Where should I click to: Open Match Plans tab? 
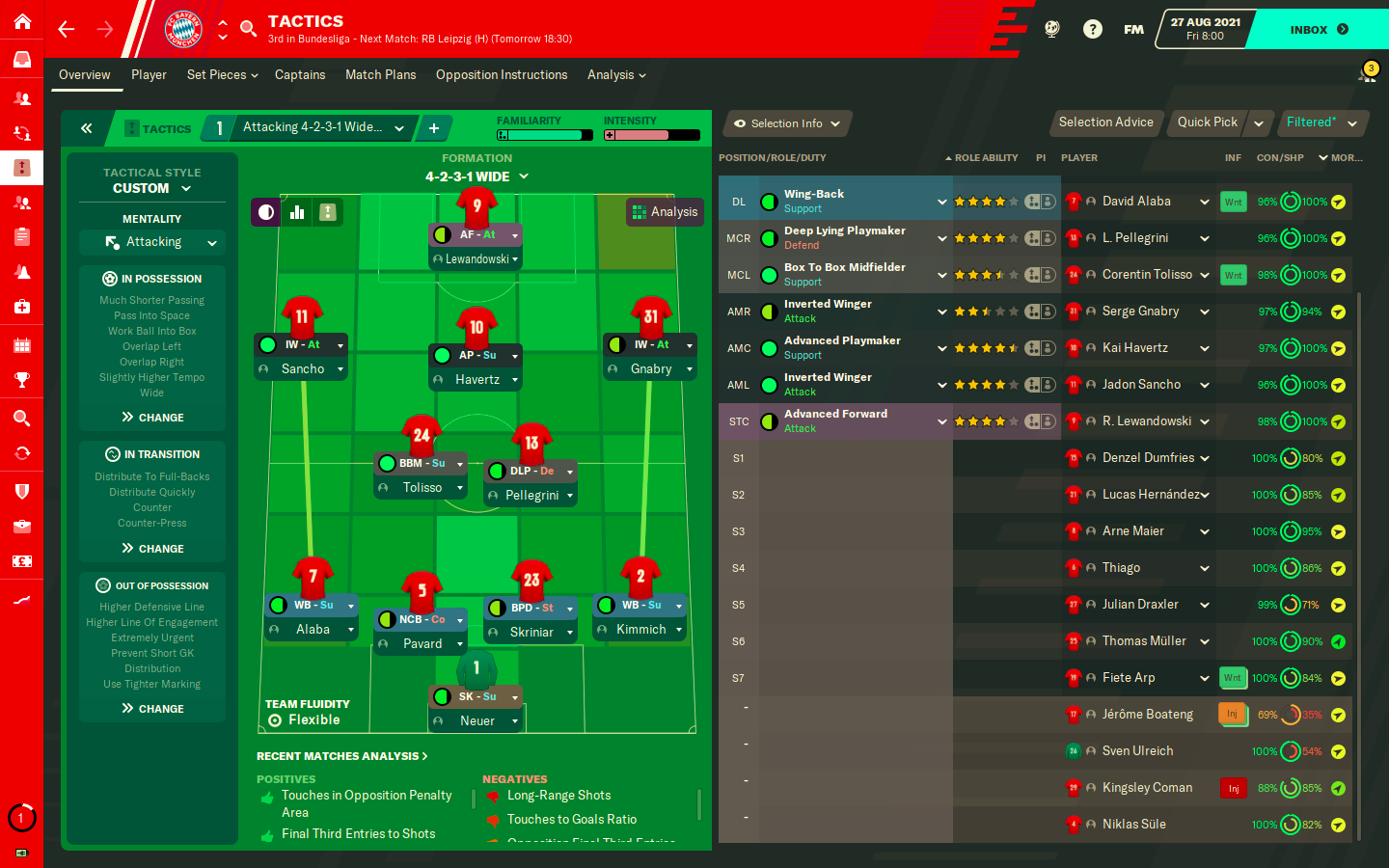380,75
